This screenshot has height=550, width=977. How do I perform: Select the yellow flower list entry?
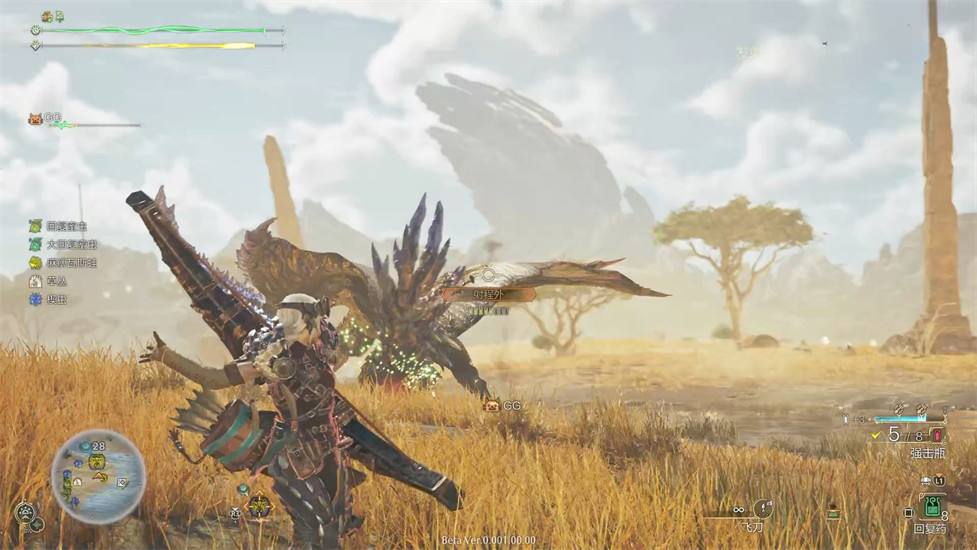click(36, 263)
